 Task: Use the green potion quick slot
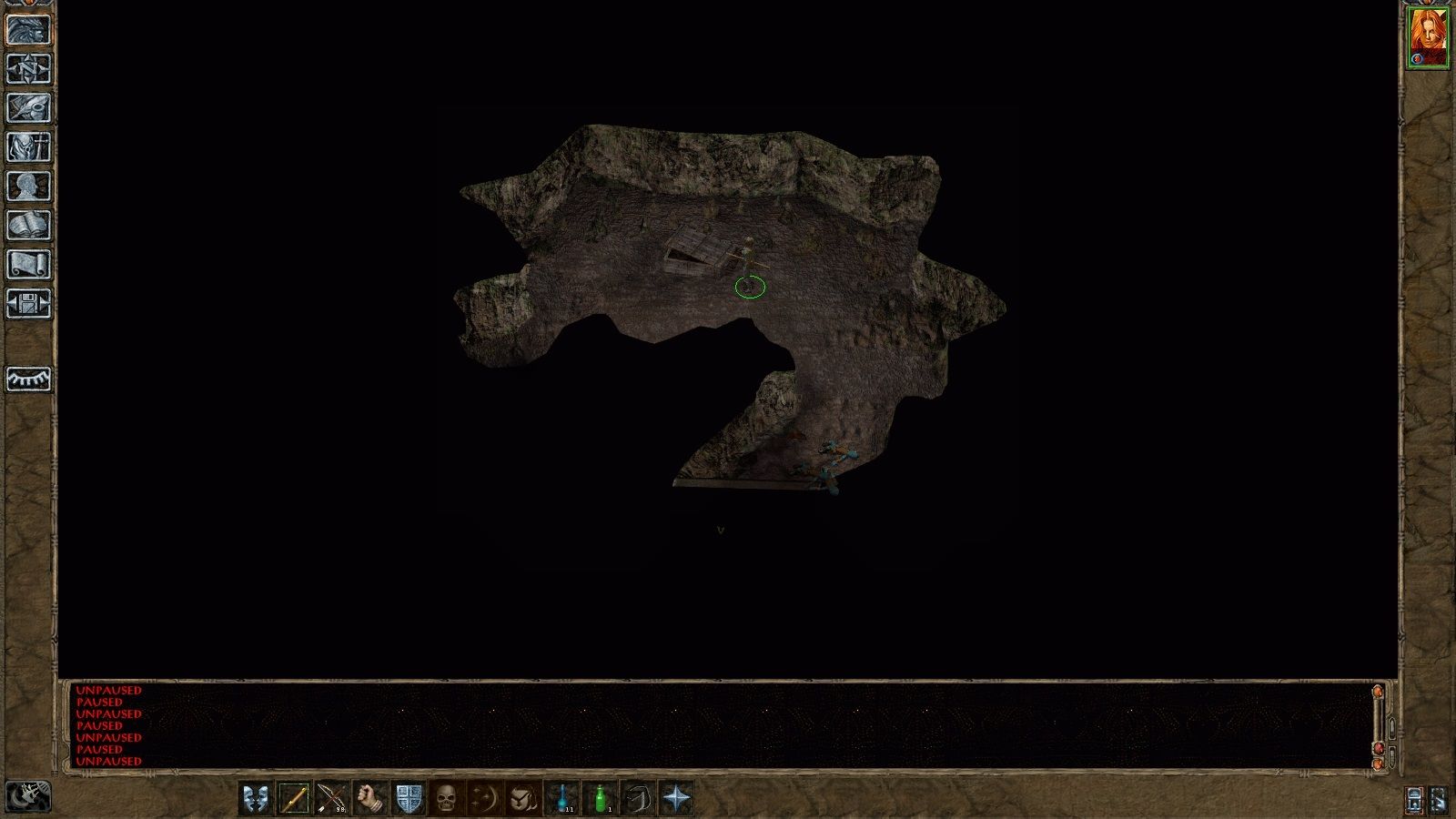pos(602,798)
